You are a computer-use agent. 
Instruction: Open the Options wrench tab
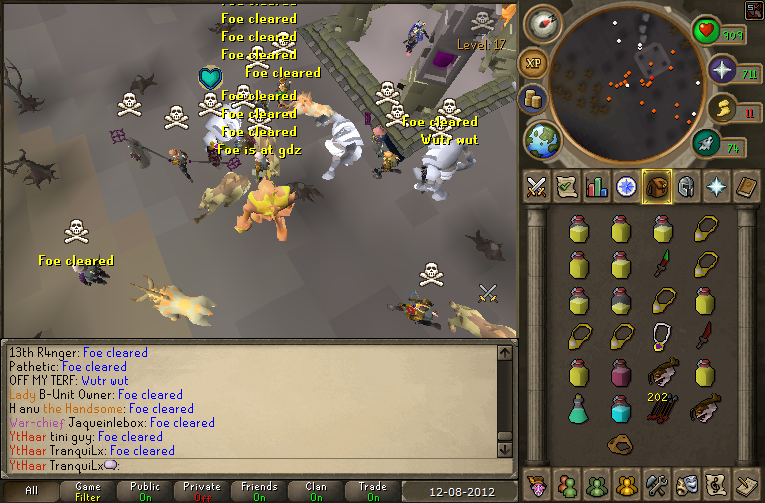657,483
